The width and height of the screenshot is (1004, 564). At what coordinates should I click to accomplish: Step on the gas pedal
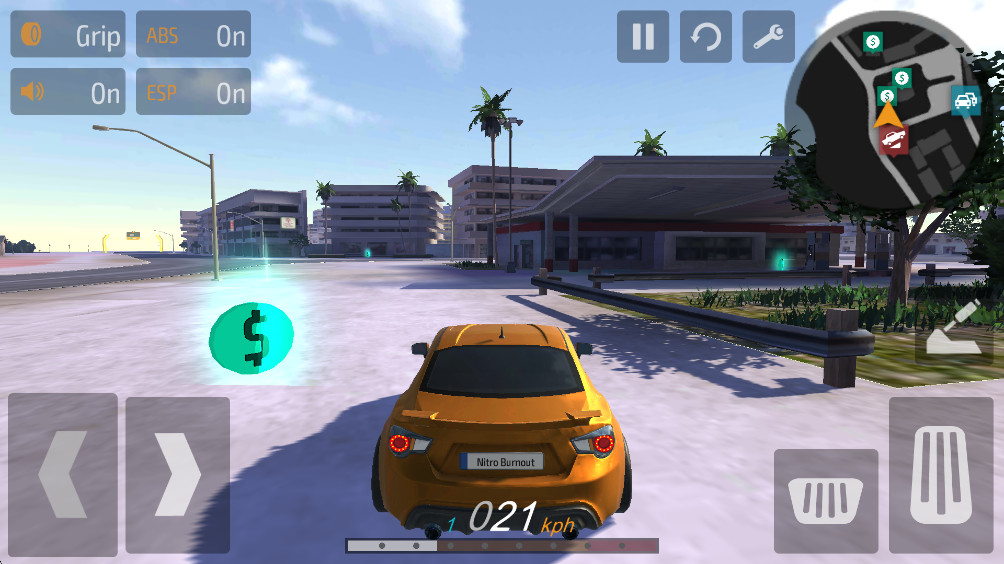pos(940,475)
